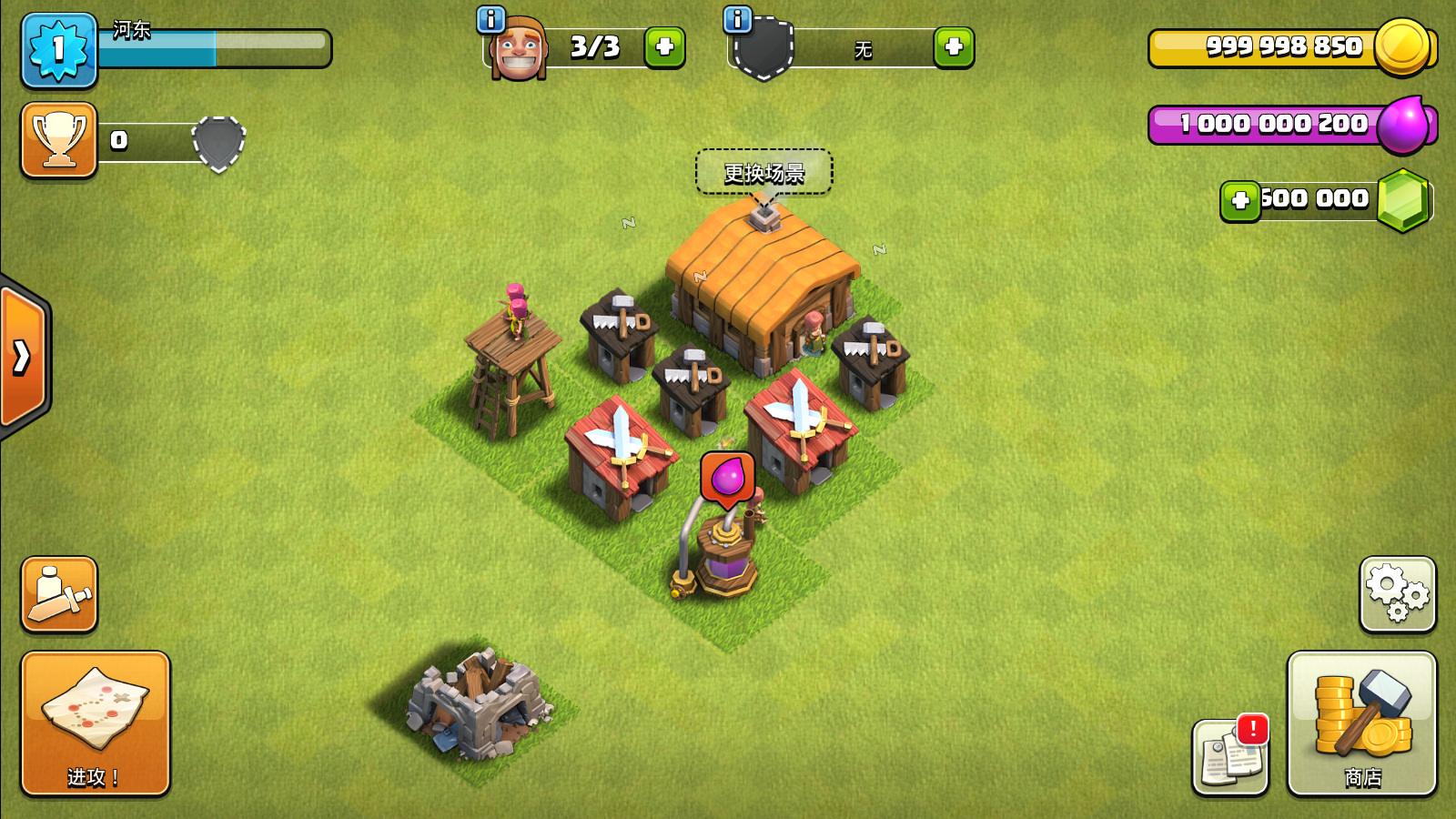1456x819 pixels.
Task: Open the settings gears menu
Action: pos(1398,594)
